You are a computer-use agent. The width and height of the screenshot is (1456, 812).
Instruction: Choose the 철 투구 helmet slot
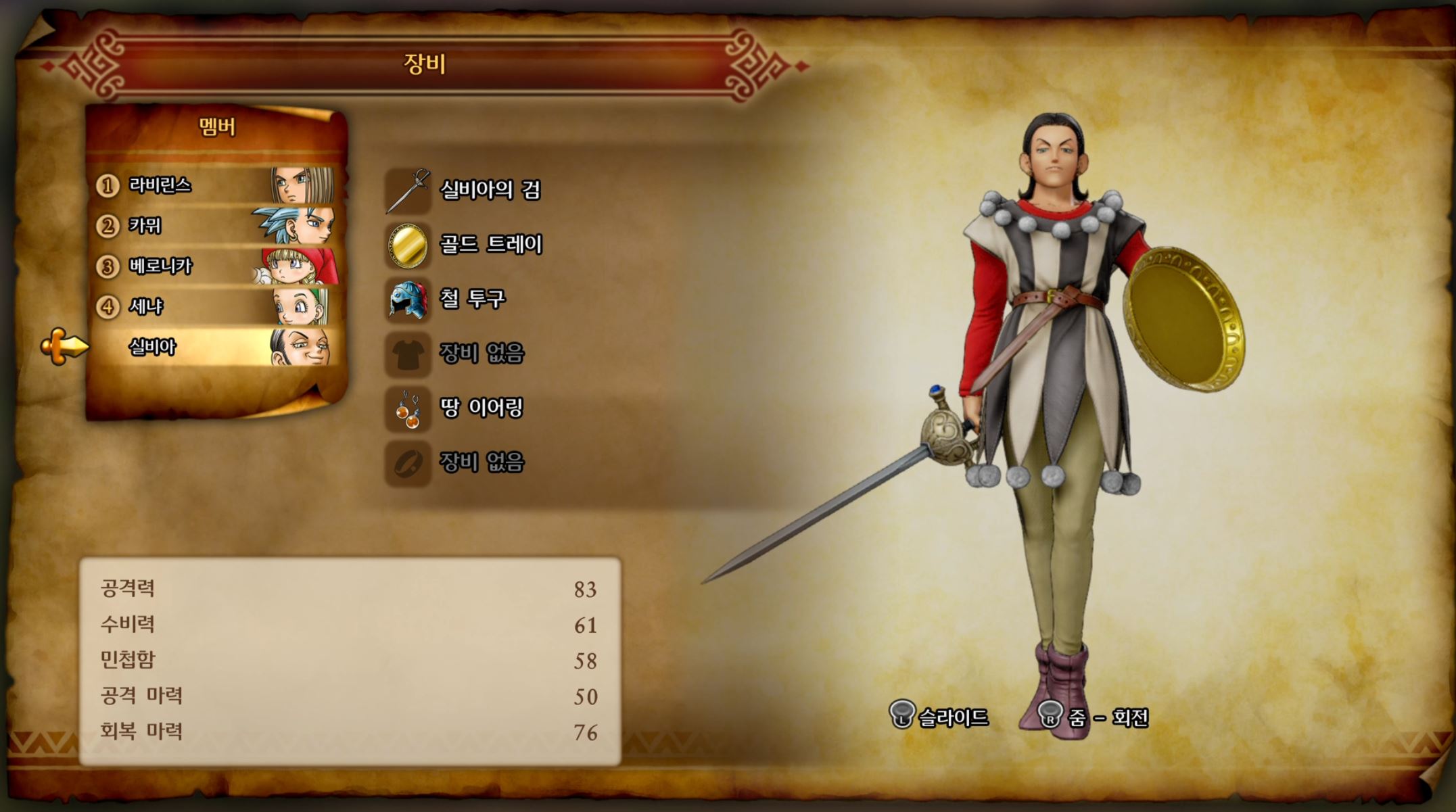471,299
